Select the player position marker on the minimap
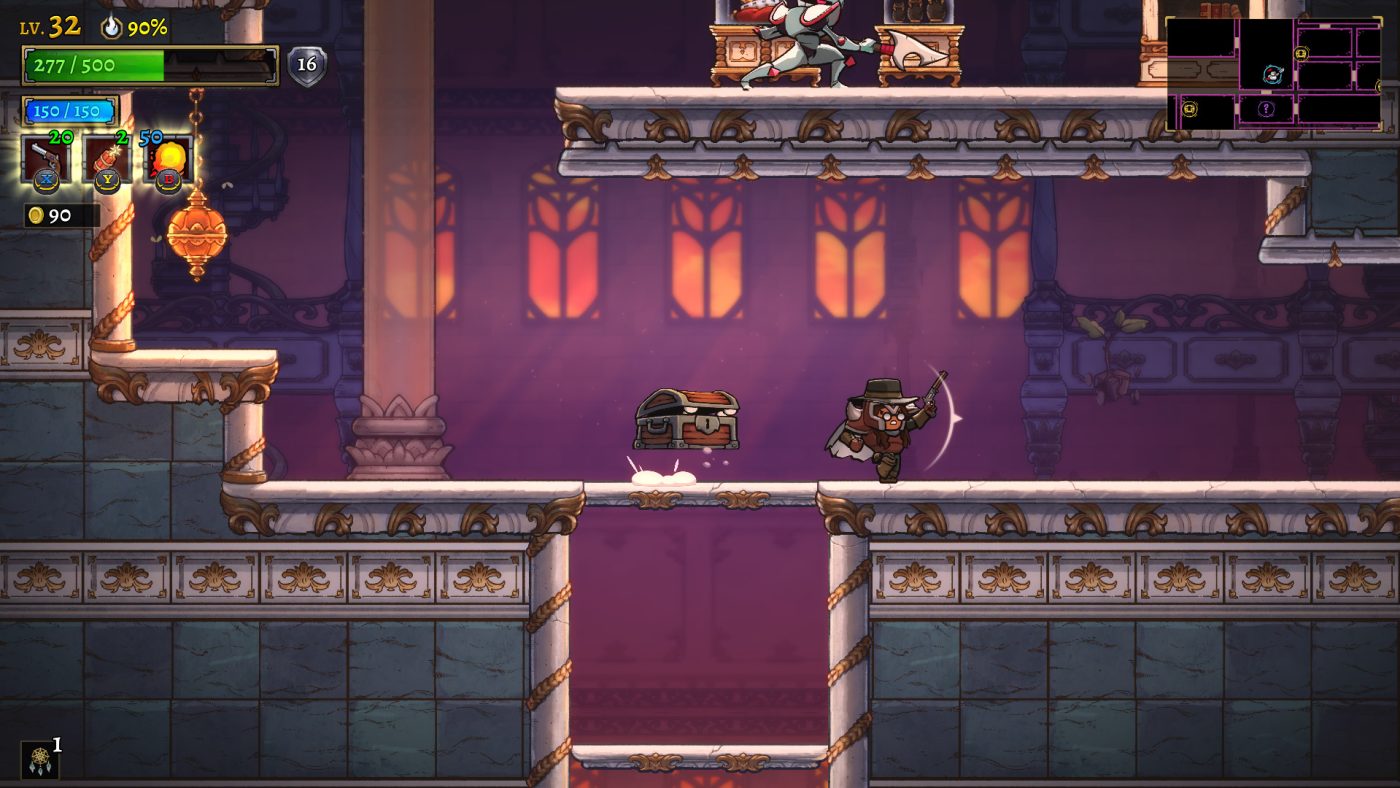Image resolution: width=1400 pixels, height=788 pixels. point(1271,74)
